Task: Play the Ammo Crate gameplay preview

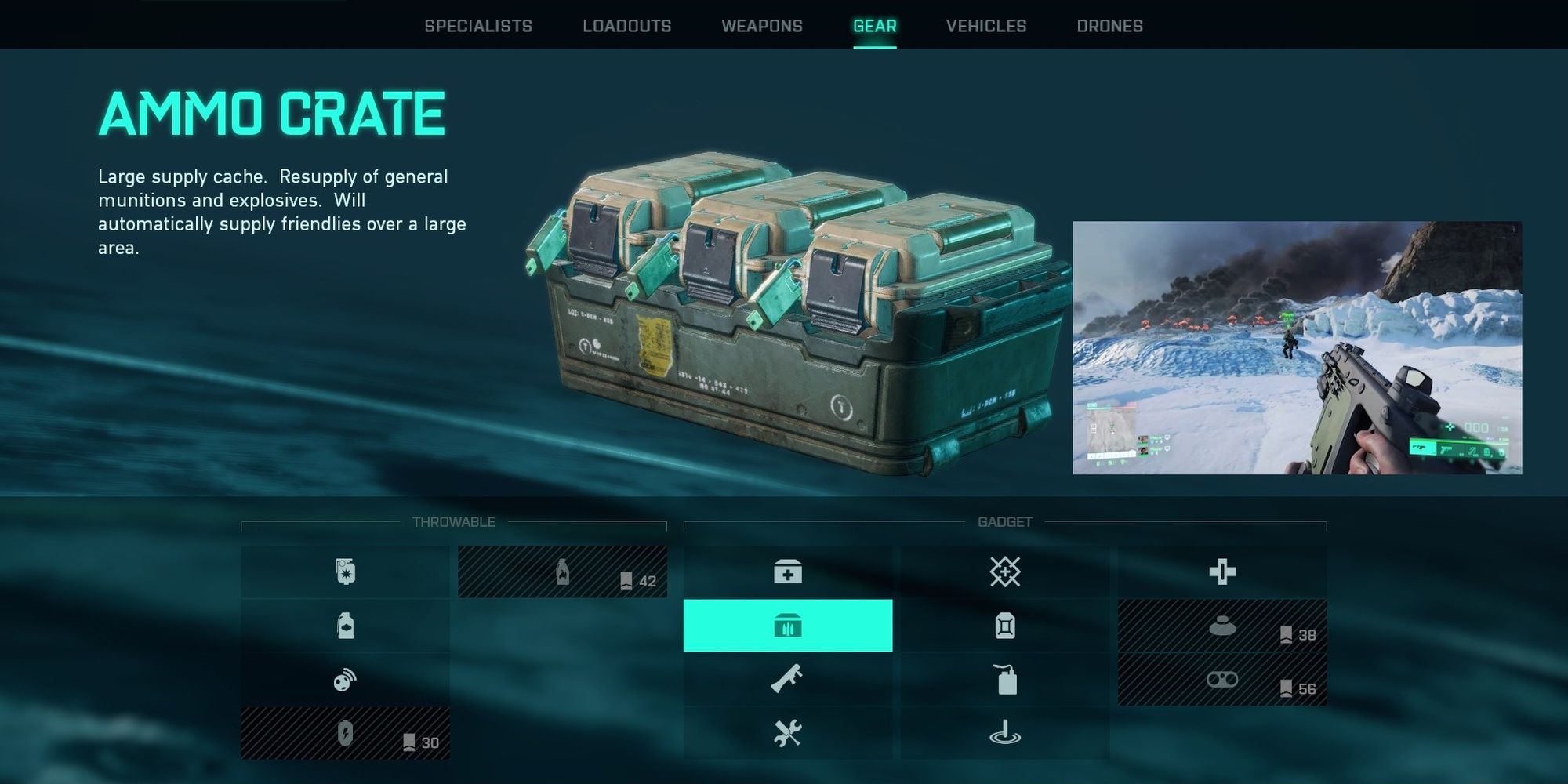Action: pos(1297,347)
